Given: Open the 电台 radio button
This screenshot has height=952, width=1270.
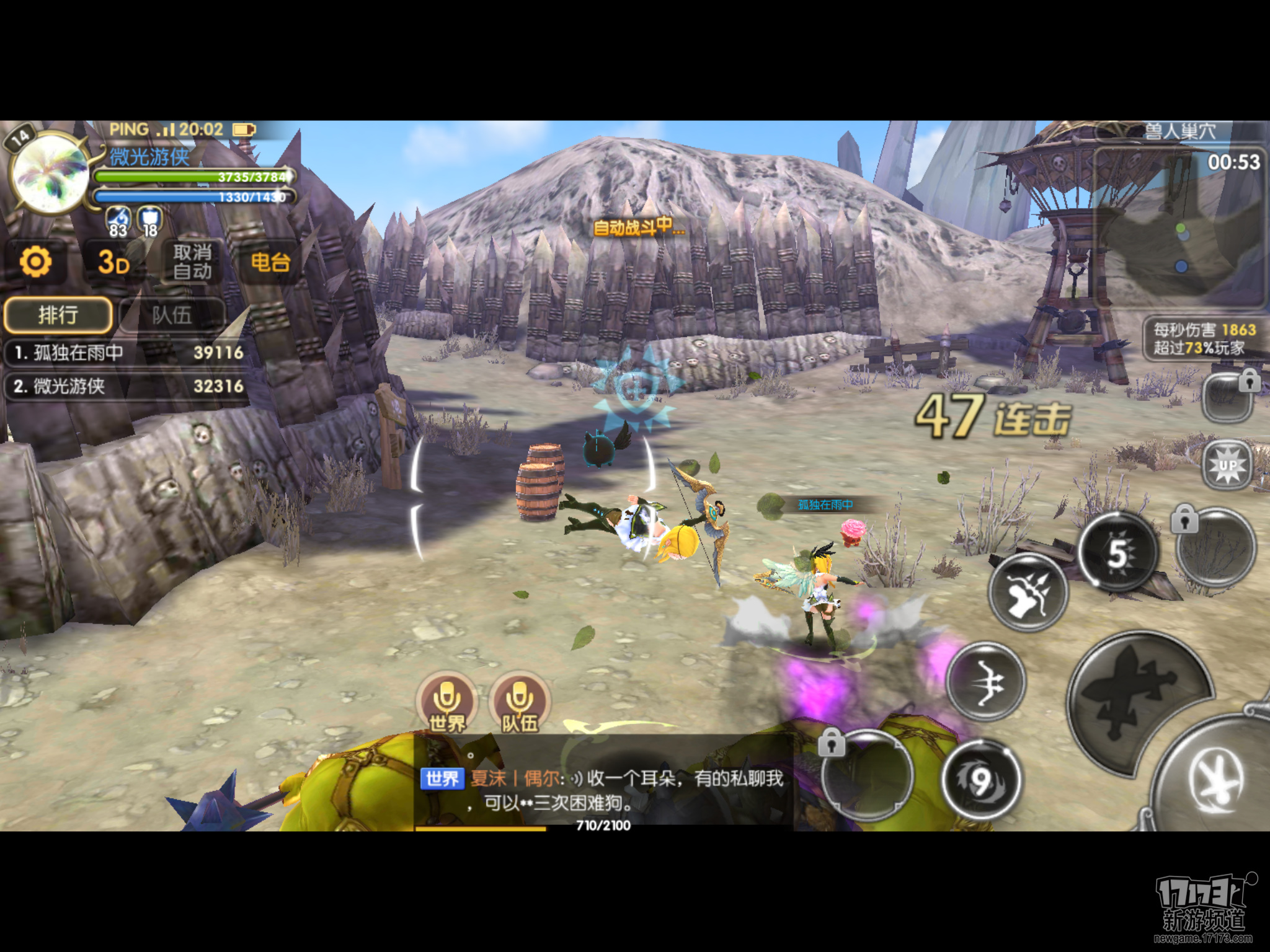Looking at the screenshot, I should tap(270, 262).
